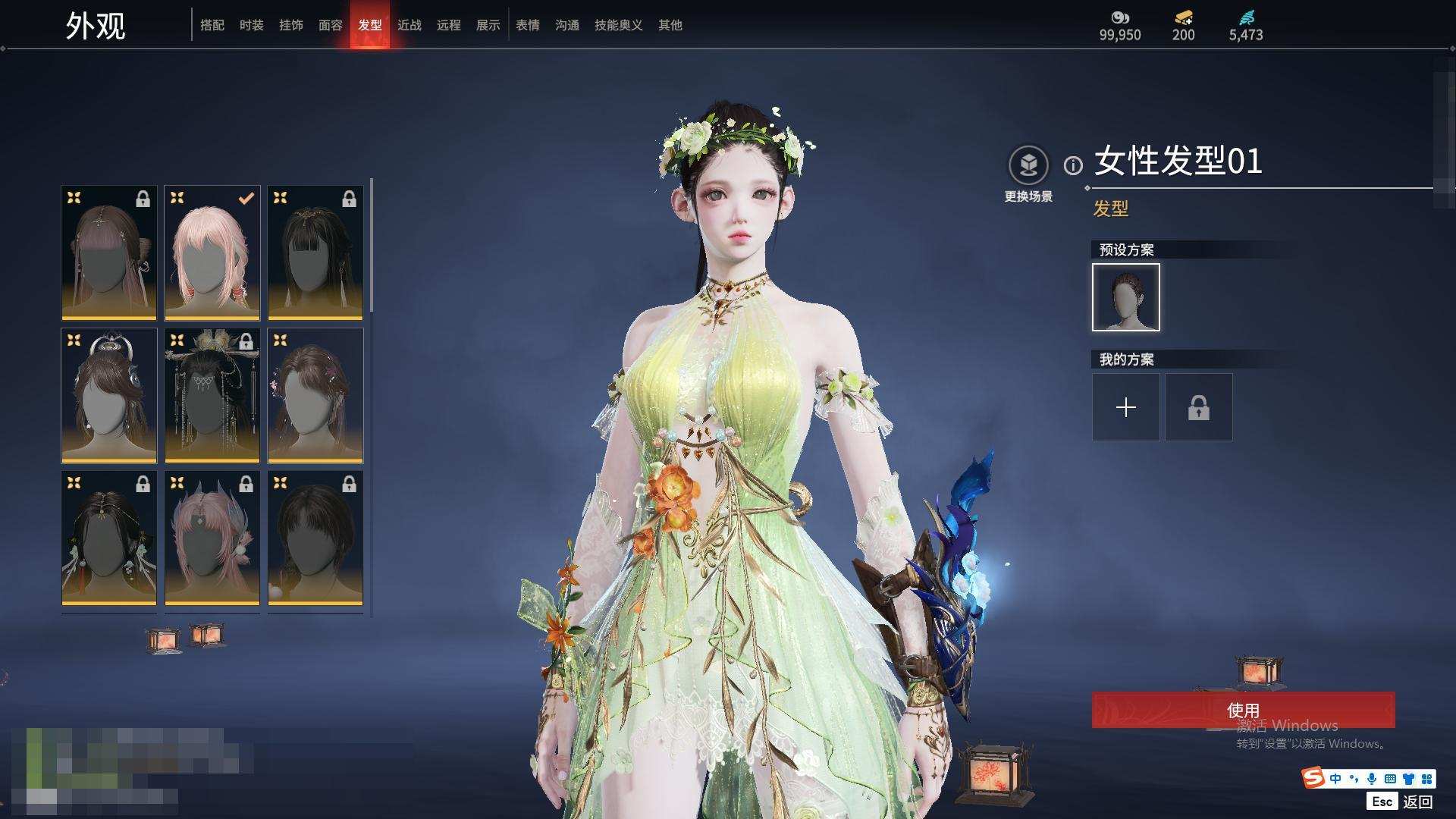Add a new scheme under 我的方案
Screen dimensions: 1456x819
tap(1126, 407)
